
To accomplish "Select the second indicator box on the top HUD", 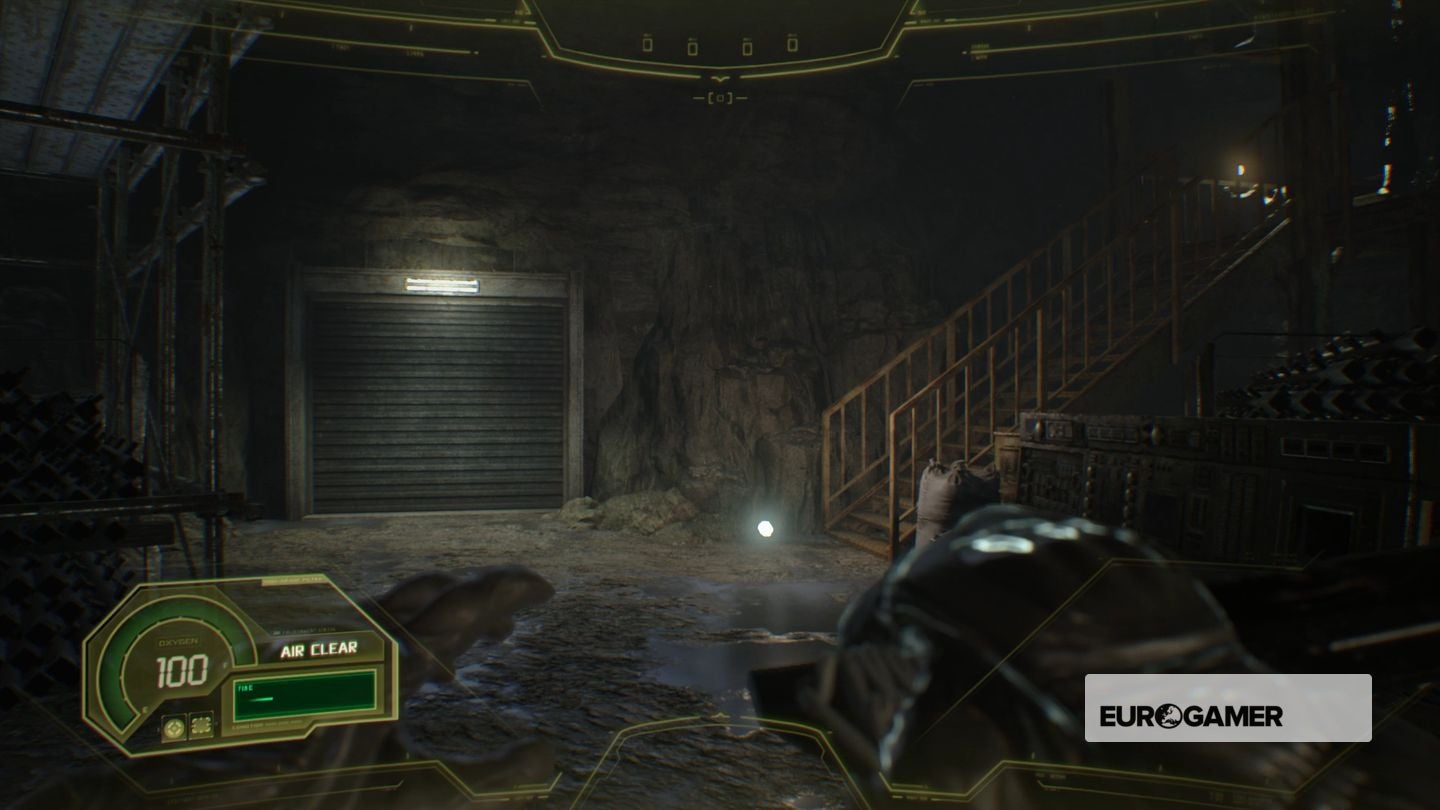I will coord(693,47).
